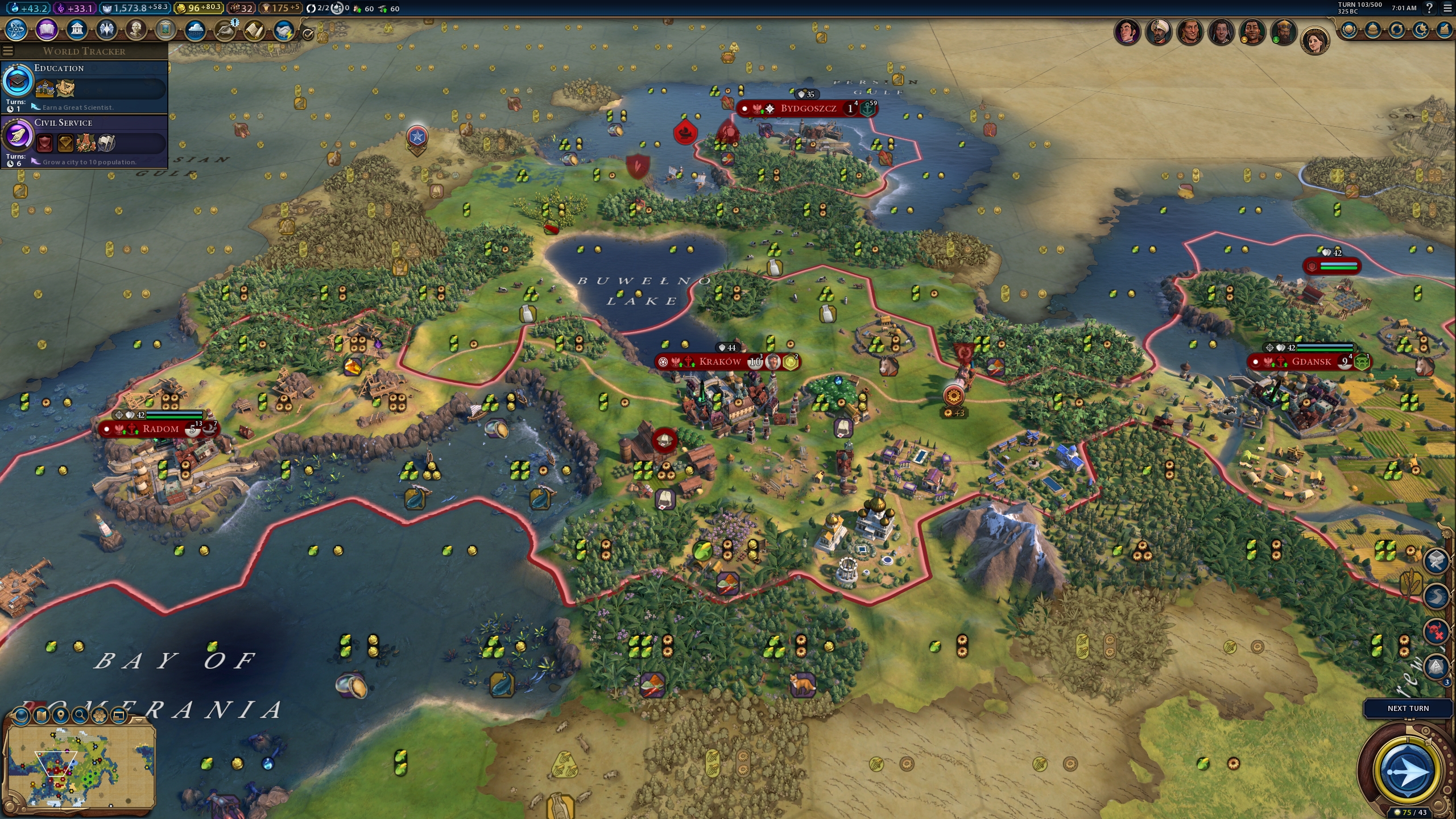1456x819 pixels.
Task: Select the Education research tracker entry
Action: 84,86
